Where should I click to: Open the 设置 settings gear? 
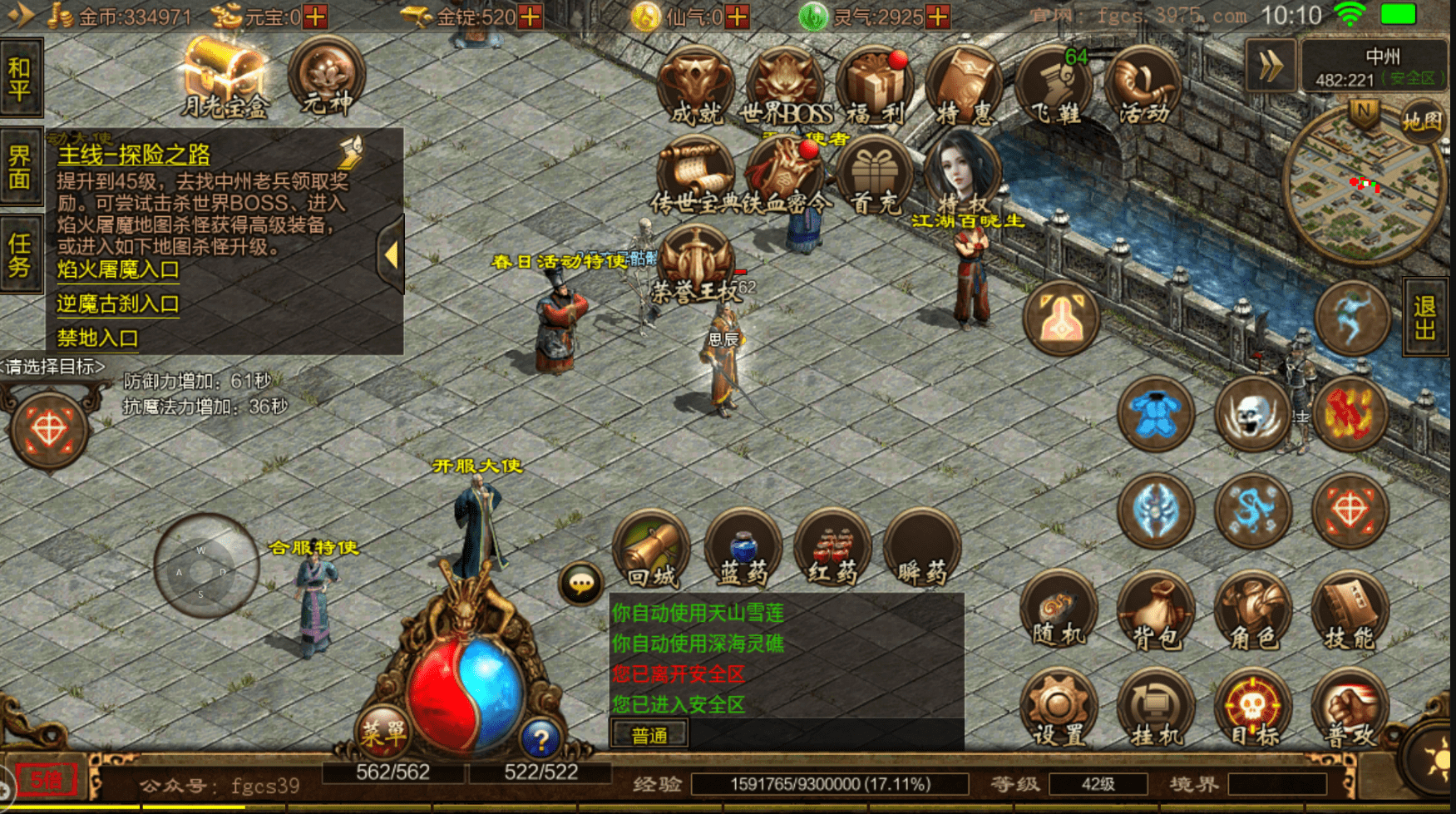1059,709
